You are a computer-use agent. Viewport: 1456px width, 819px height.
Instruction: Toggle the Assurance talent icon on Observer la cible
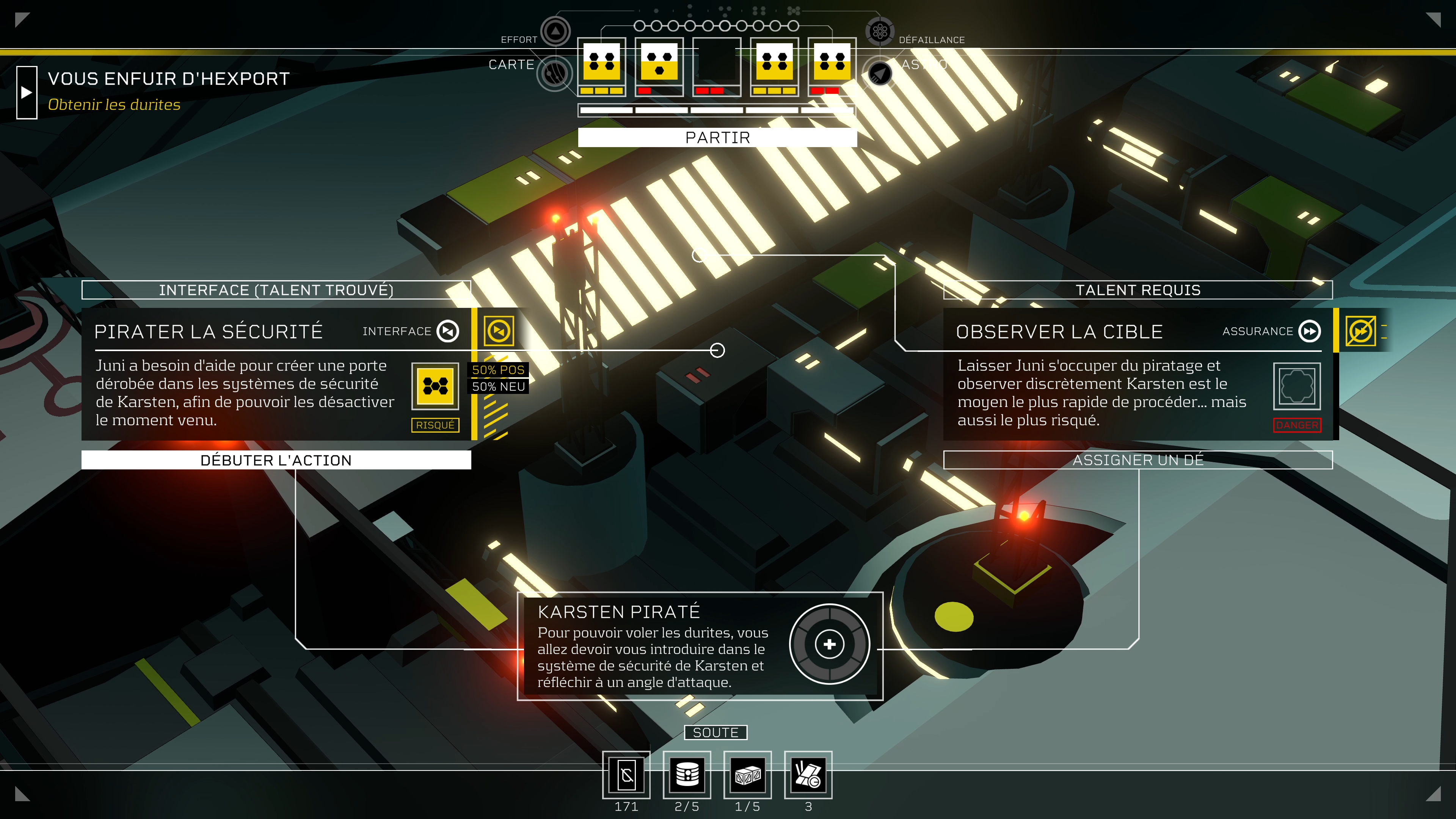(x=1310, y=331)
